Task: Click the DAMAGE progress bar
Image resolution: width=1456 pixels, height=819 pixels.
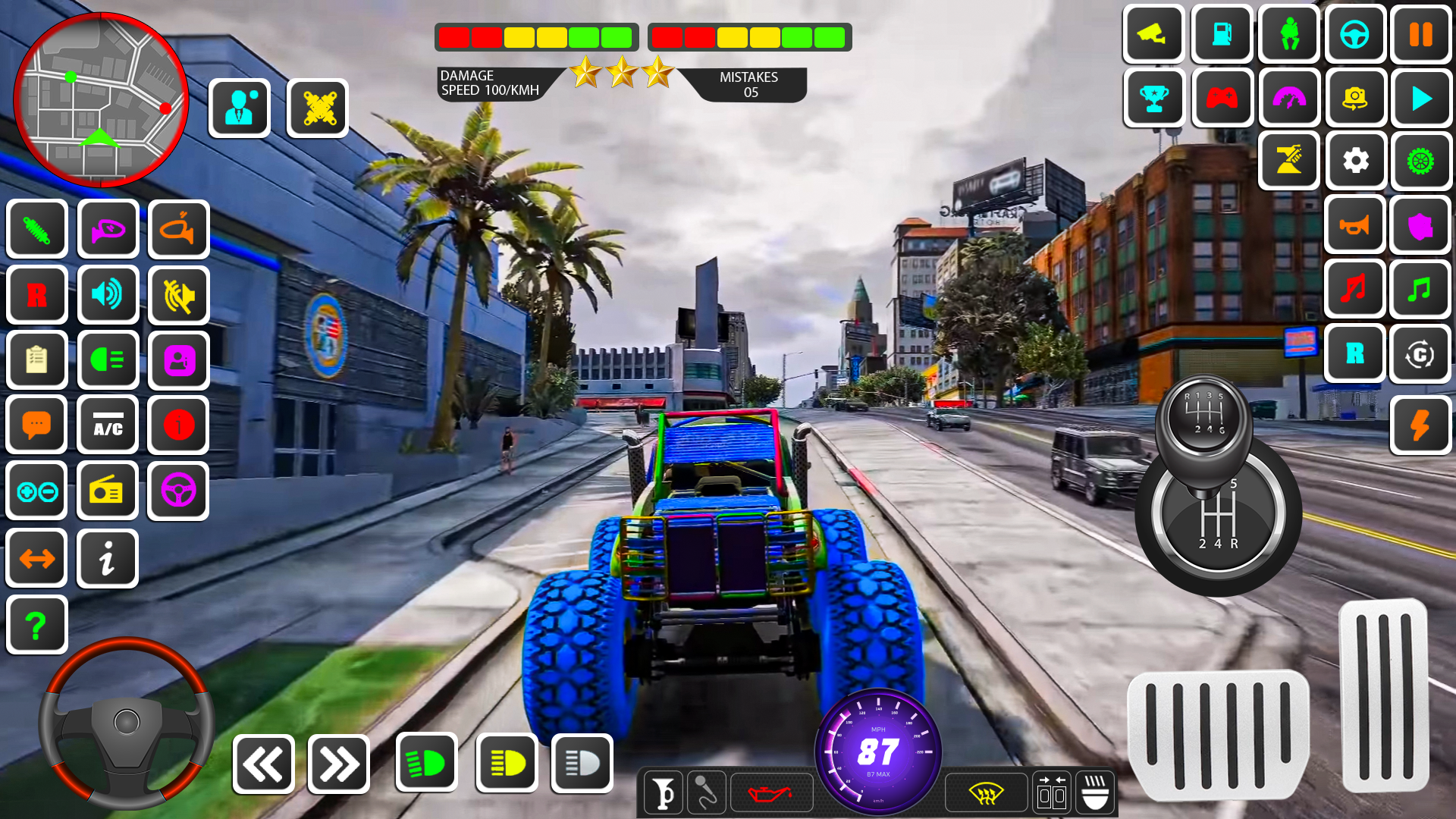Action: coord(534,34)
